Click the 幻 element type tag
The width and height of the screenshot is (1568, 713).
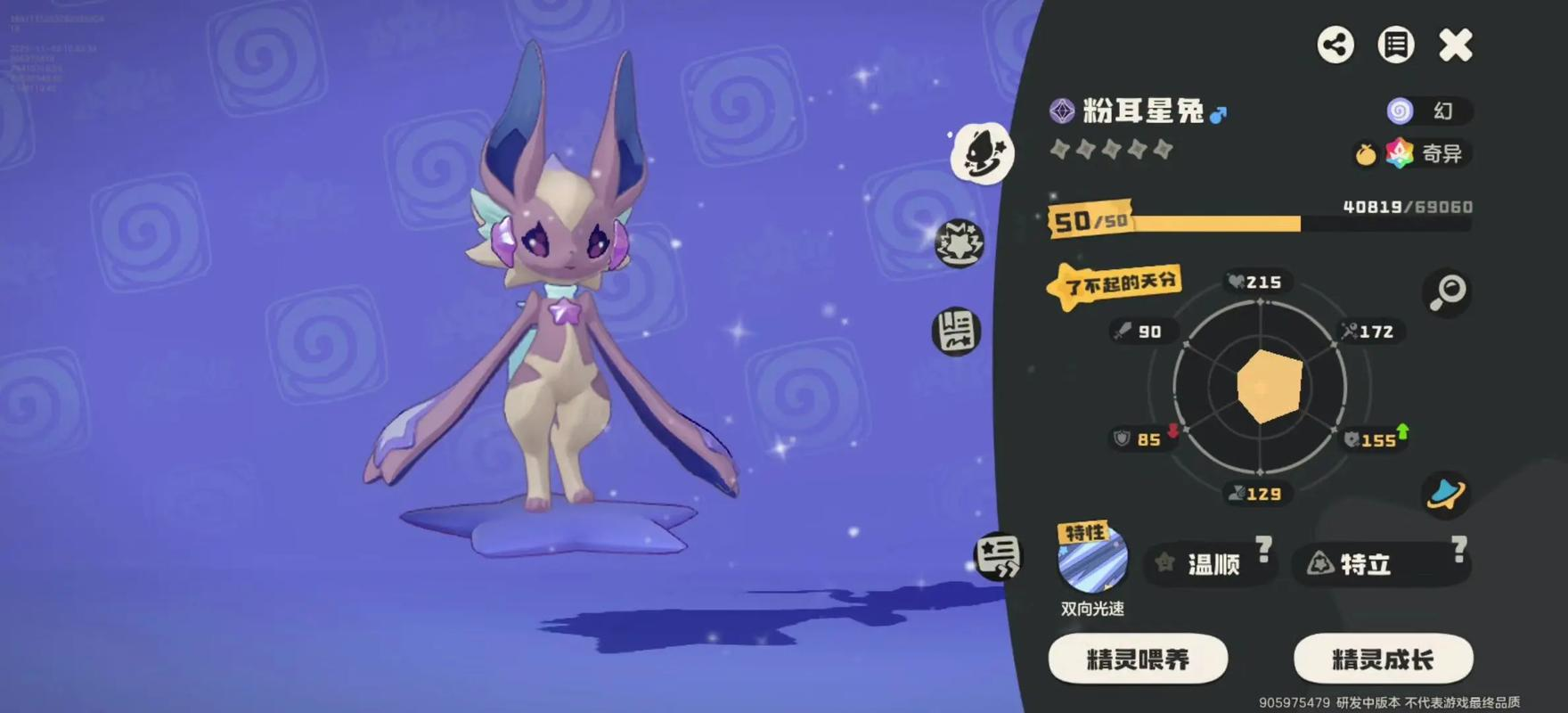pos(1429,111)
